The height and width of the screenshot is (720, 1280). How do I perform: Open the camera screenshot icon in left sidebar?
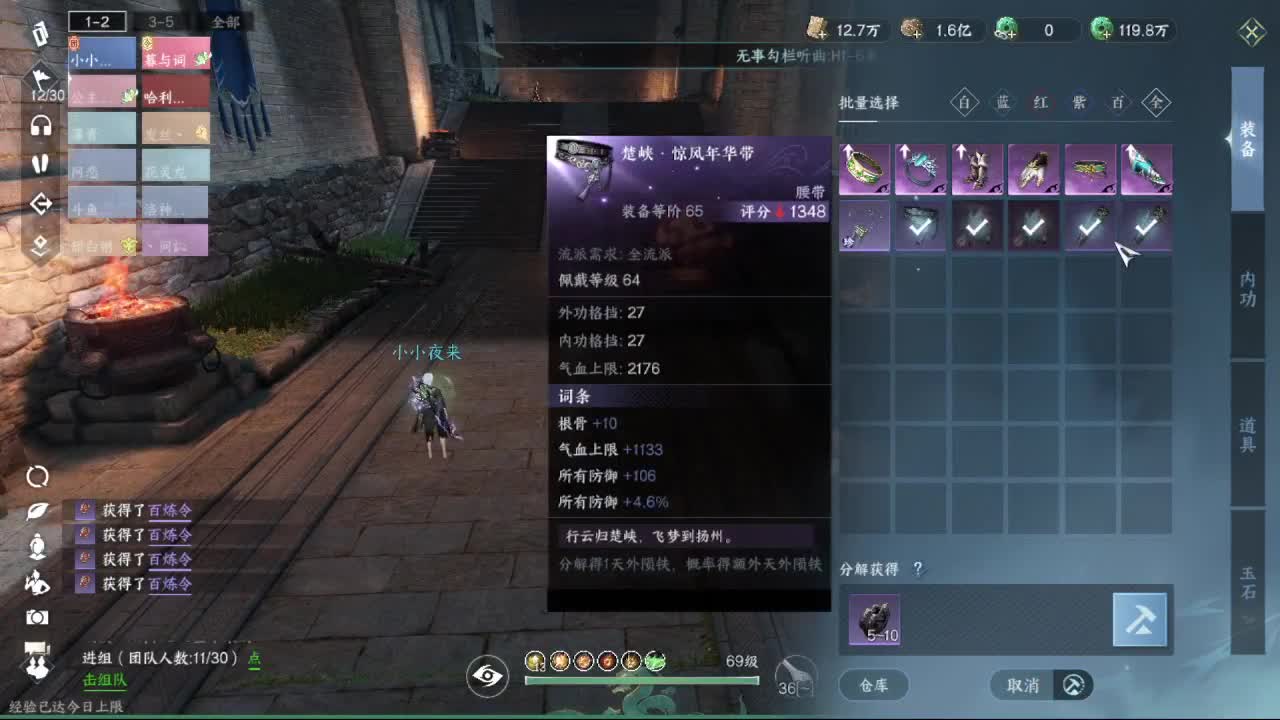[37, 617]
